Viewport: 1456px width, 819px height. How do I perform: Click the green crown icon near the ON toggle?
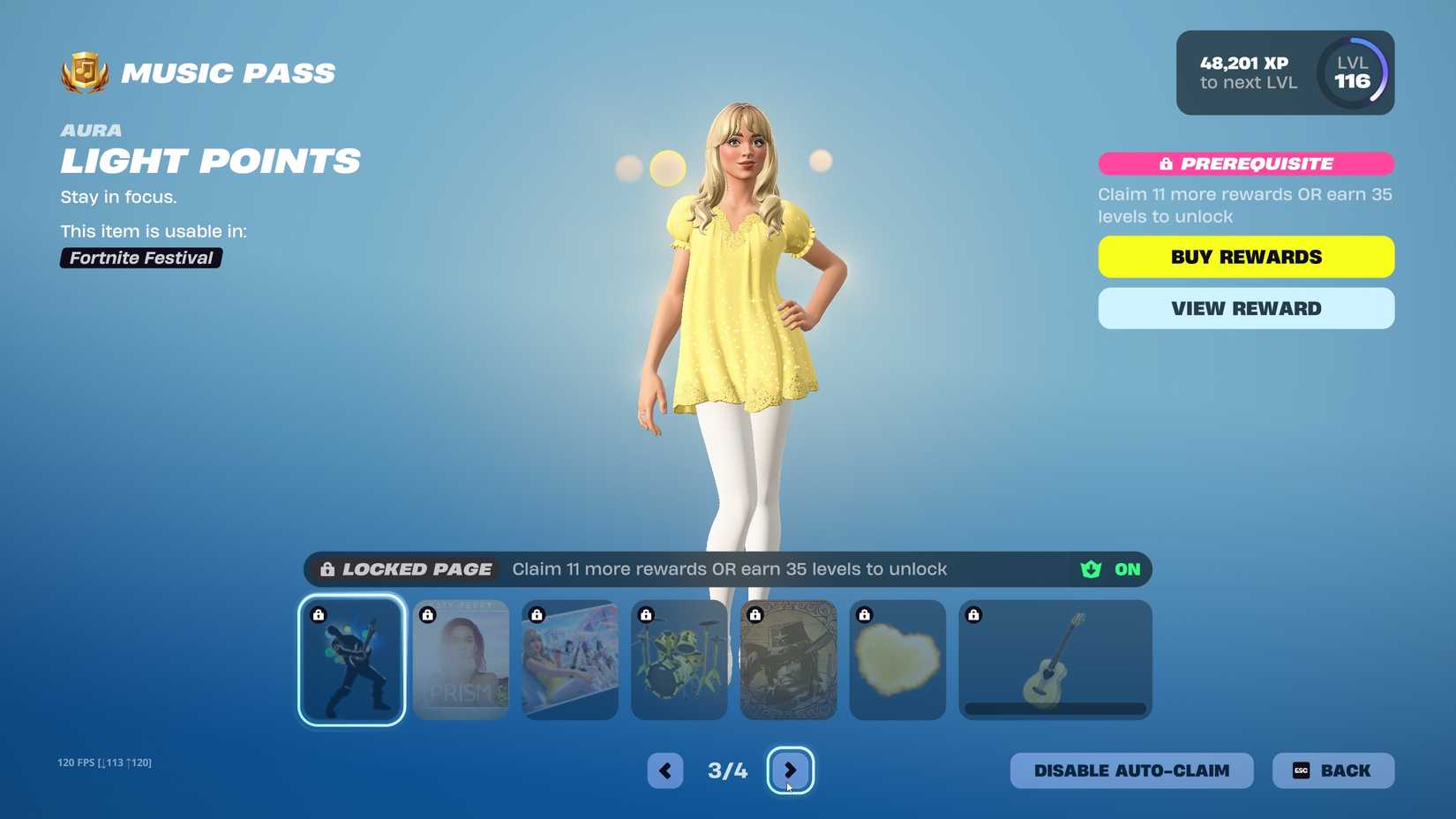coord(1089,569)
